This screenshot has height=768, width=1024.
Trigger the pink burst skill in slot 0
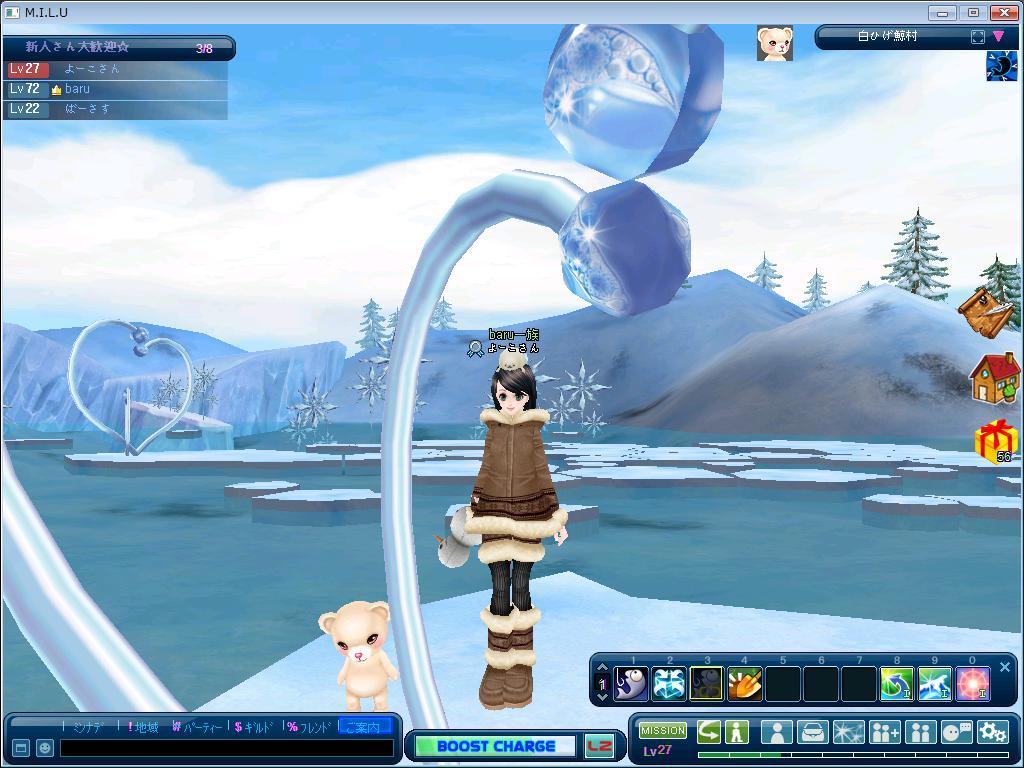[x=972, y=684]
